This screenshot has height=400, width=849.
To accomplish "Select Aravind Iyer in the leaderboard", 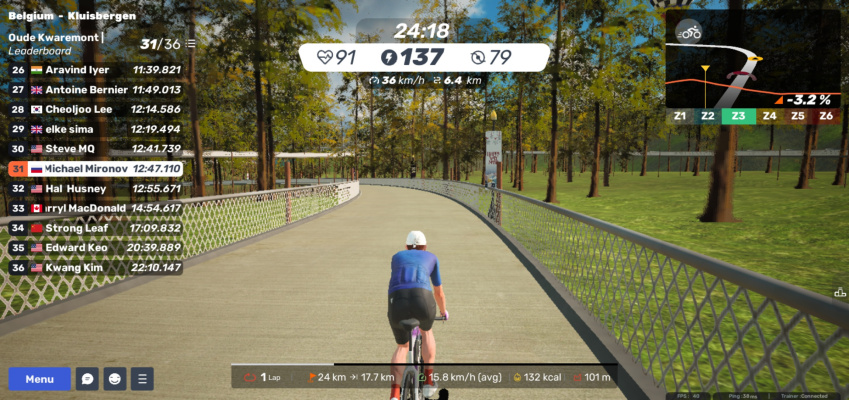I will 97,70.
